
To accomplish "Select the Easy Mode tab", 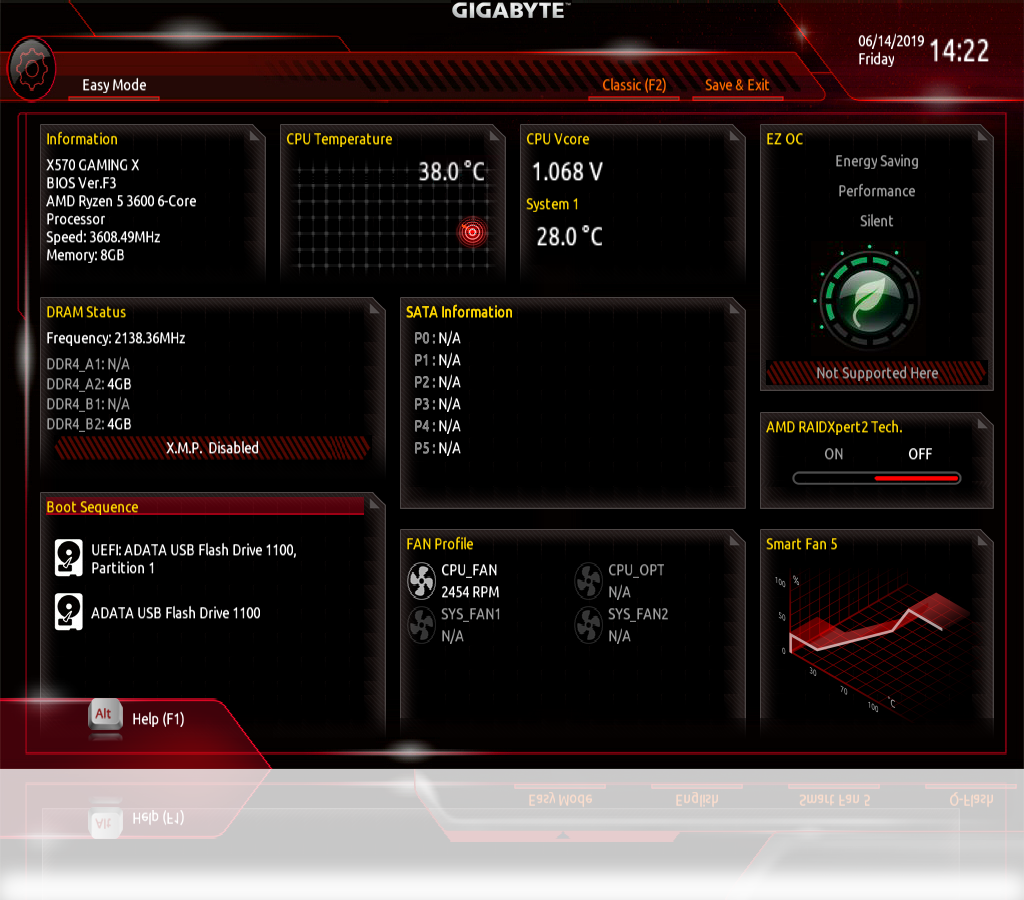I will (x=114, y=86).
